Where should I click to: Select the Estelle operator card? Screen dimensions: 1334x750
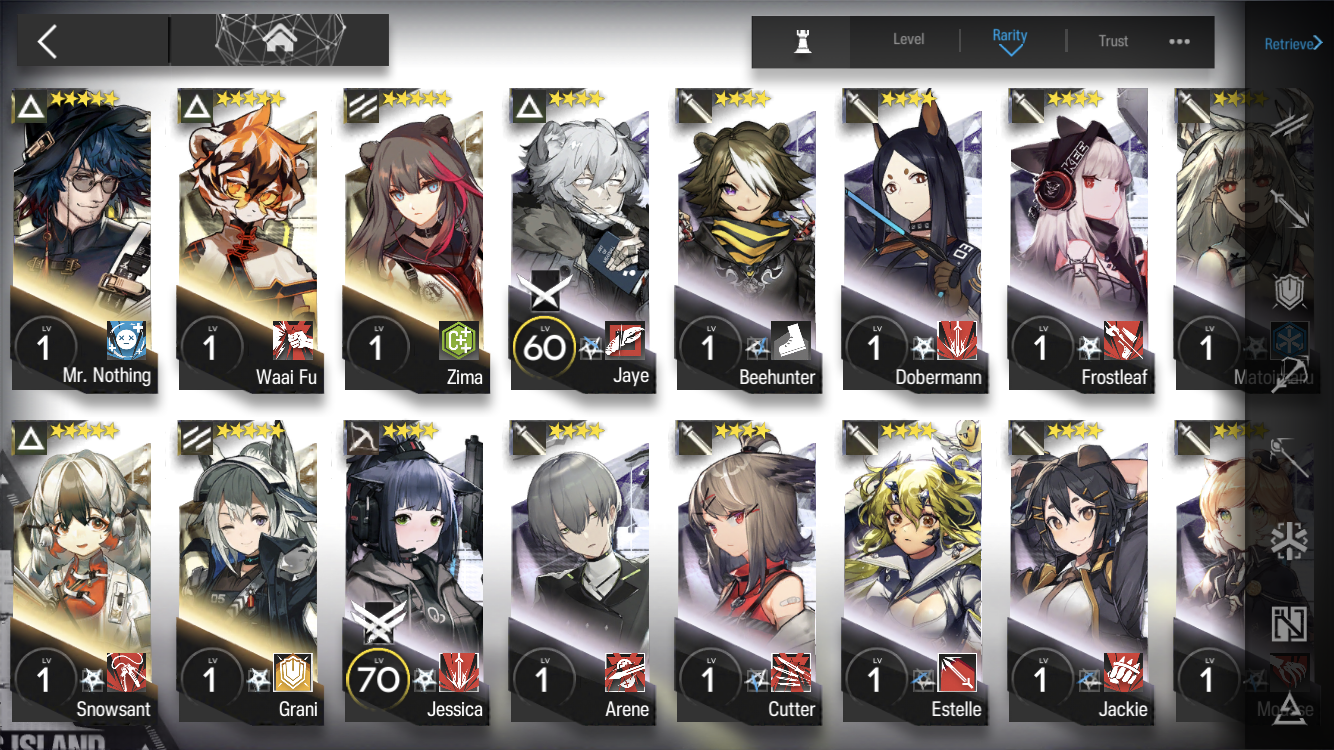(914, 572)
